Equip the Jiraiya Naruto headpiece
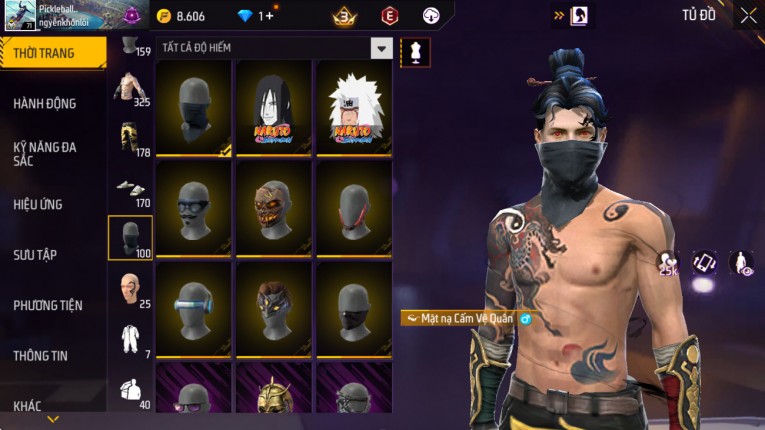765x430 pixels. click(353, 108)
